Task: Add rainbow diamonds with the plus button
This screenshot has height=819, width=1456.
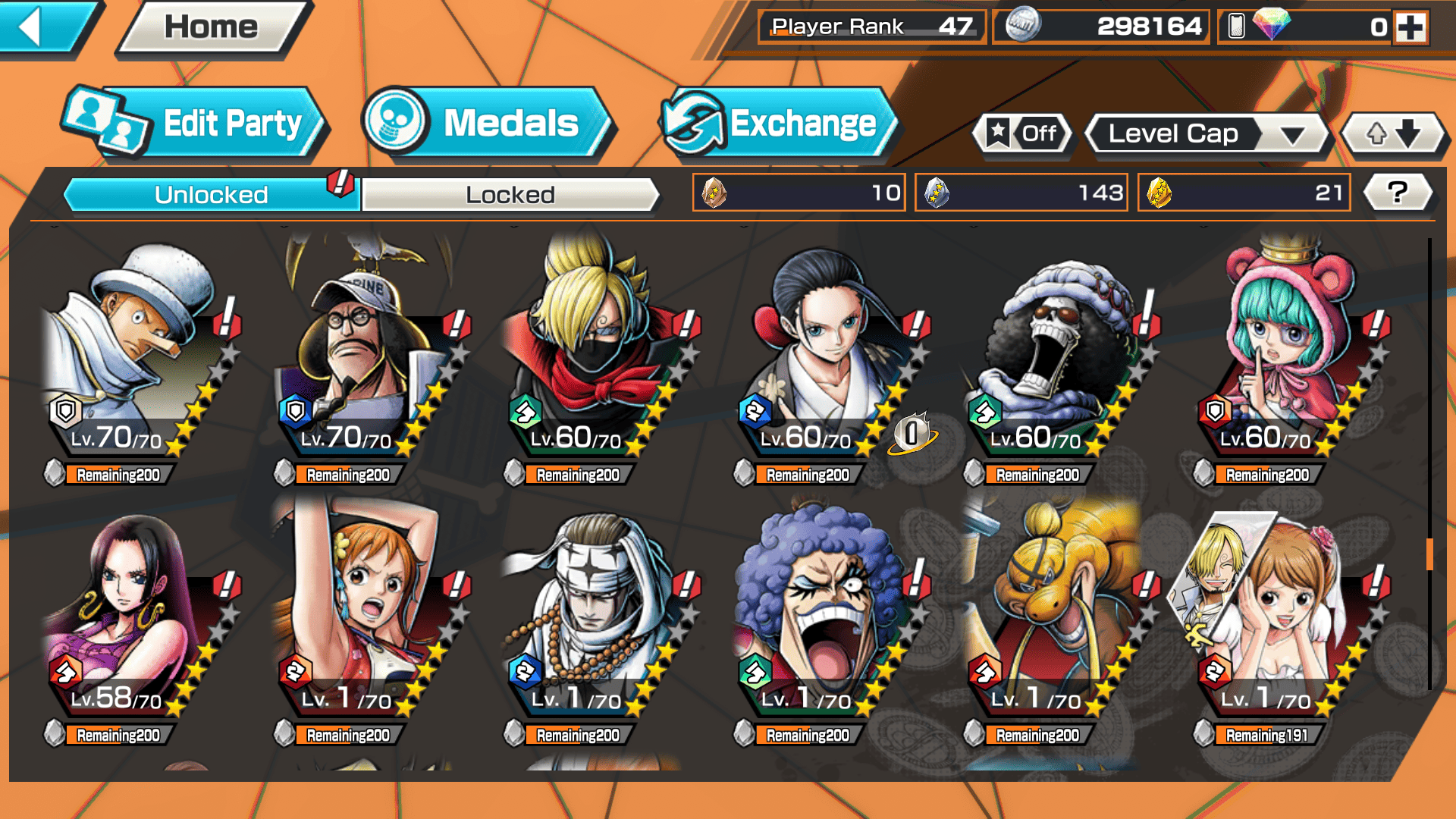Action: [1410, 28]
